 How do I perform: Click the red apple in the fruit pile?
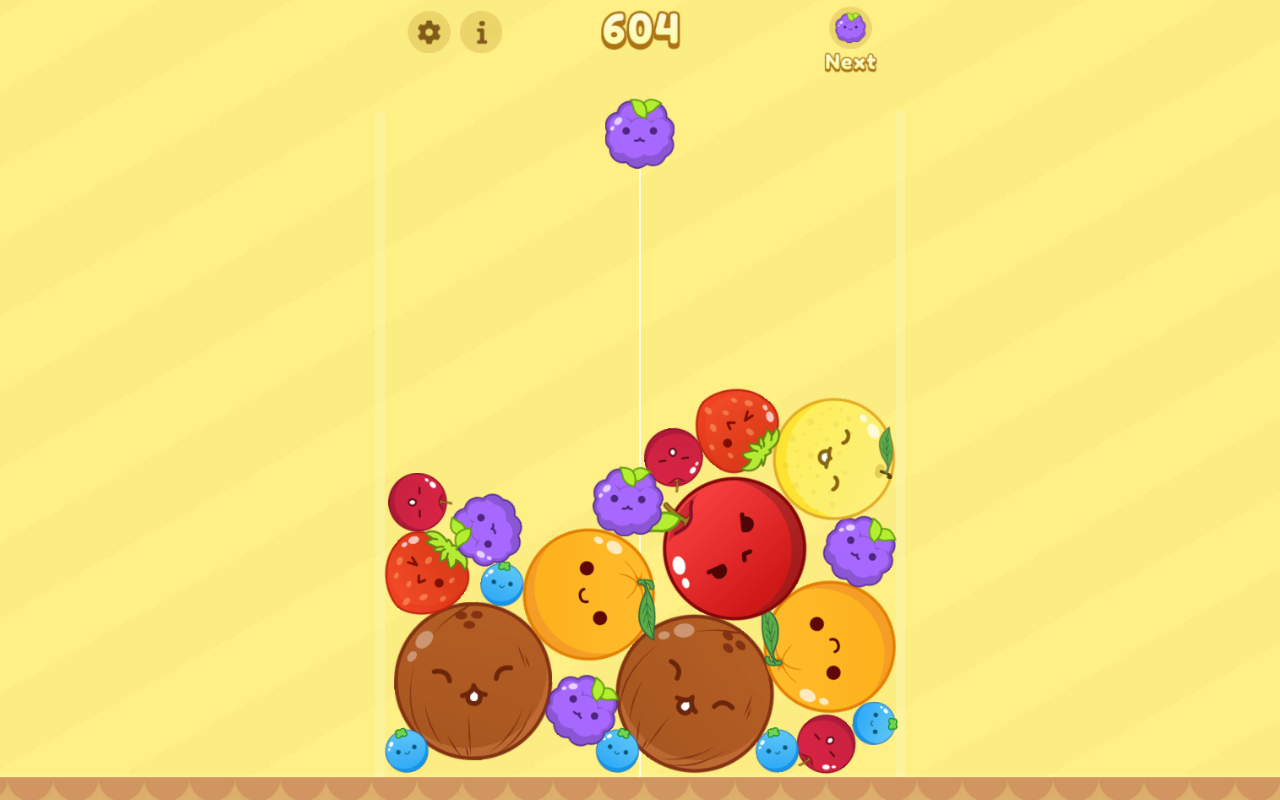(736, 547)
